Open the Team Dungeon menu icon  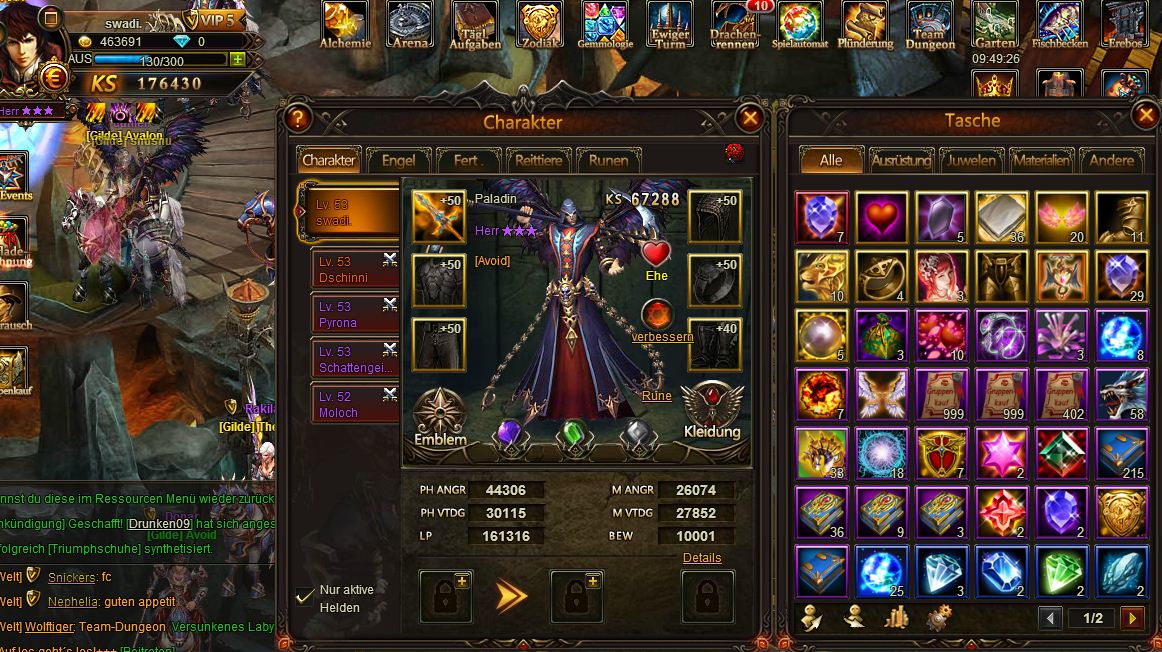[930, 25]
